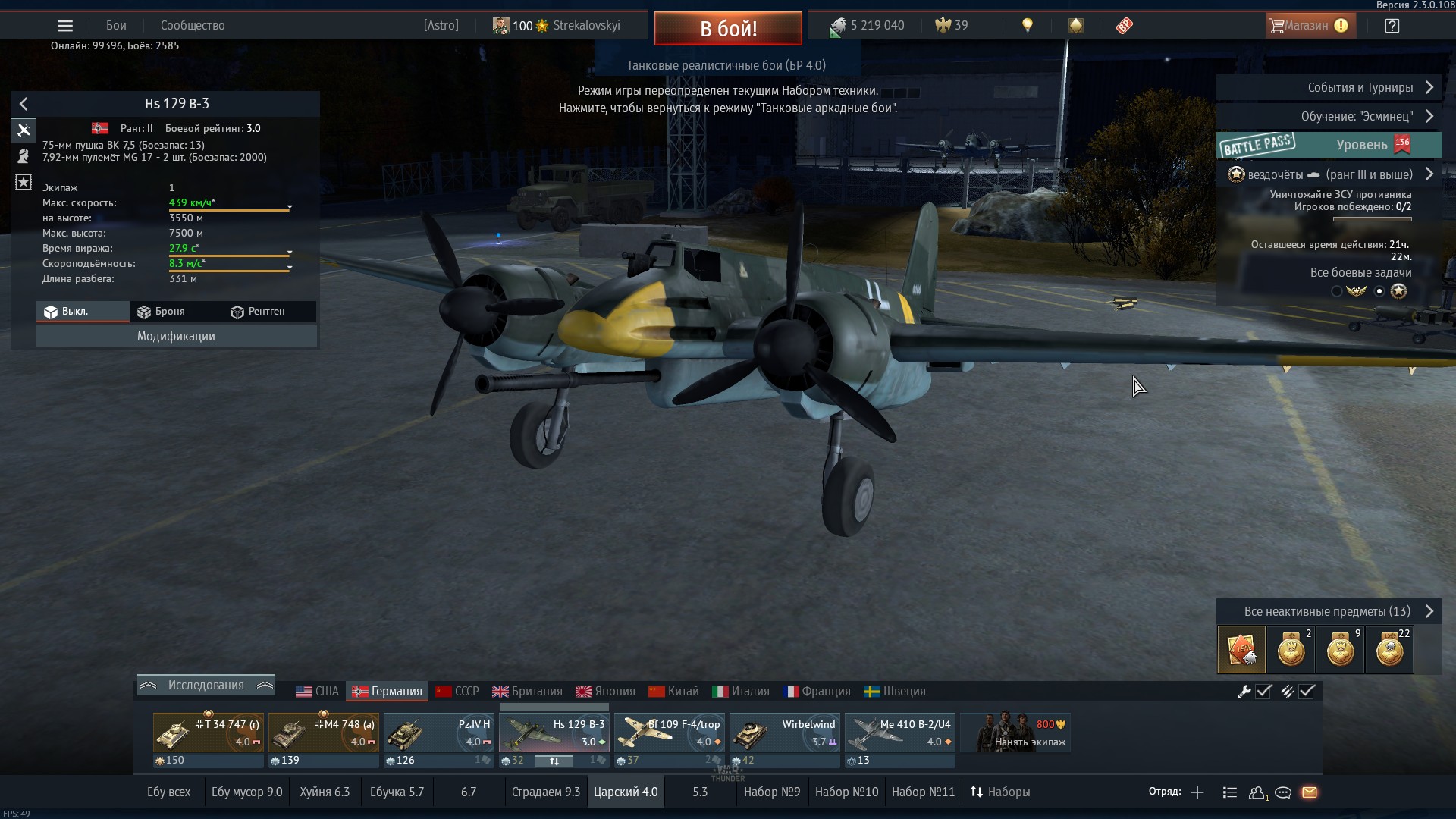1456x819 pixels.
Task: Open the Battle Pass Уровень banner
Action: [x=1329, y=145]
